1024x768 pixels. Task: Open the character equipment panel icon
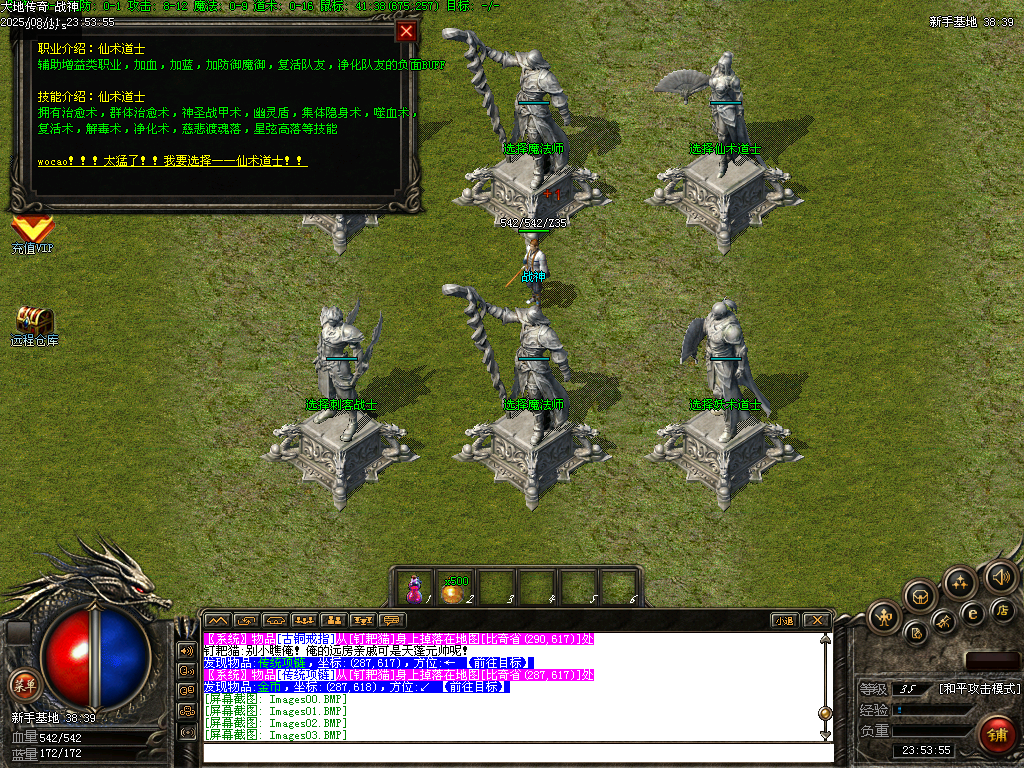[x=884, y=616]
